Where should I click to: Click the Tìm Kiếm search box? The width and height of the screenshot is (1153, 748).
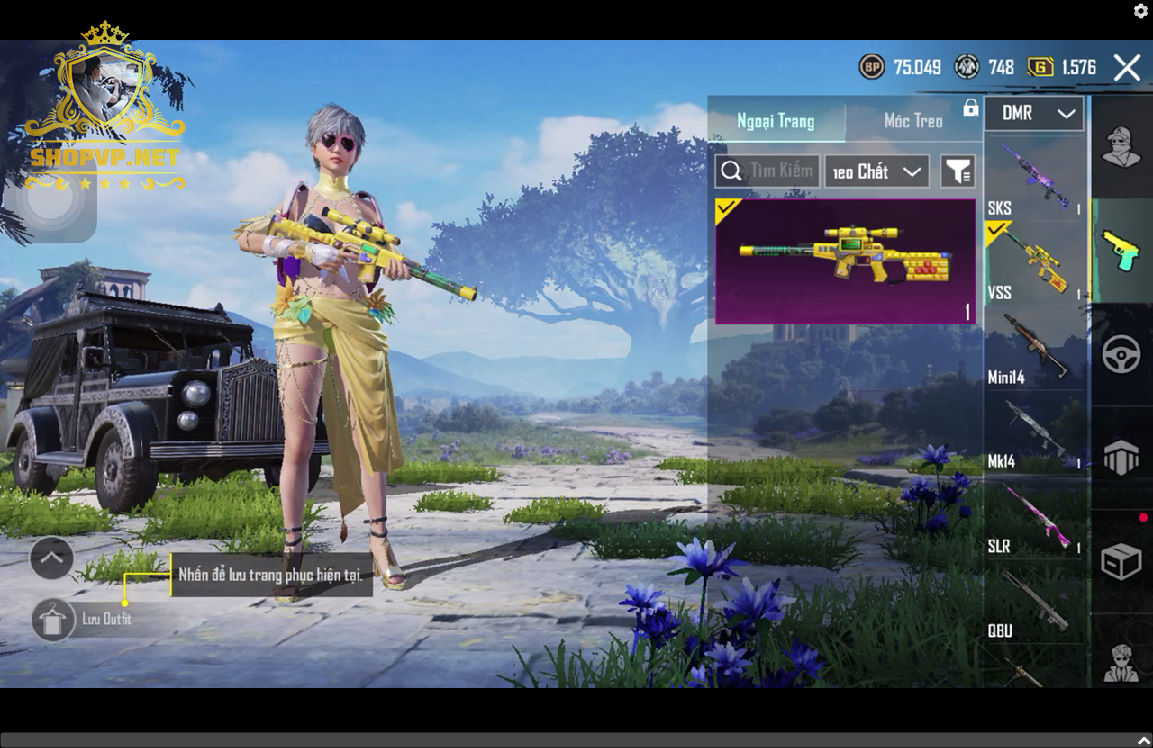[x=768, y=171]
